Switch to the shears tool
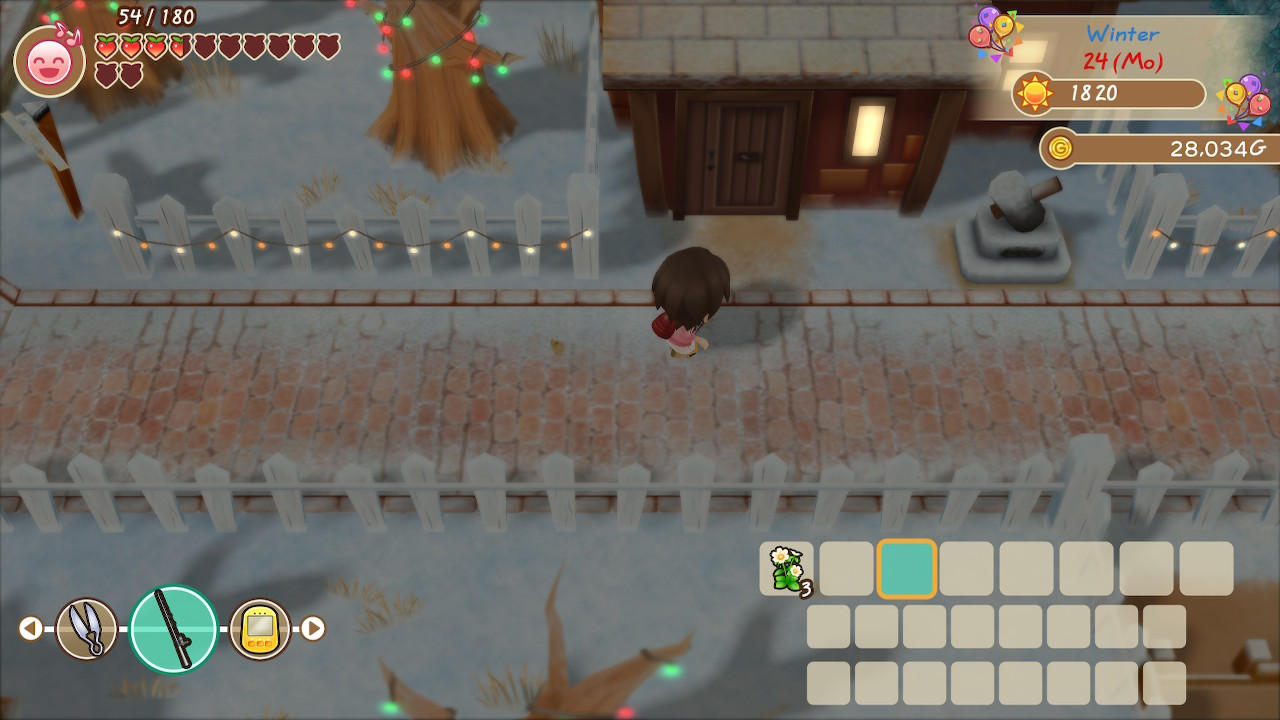The image size is (1280, 720). (x=87, y=629)
